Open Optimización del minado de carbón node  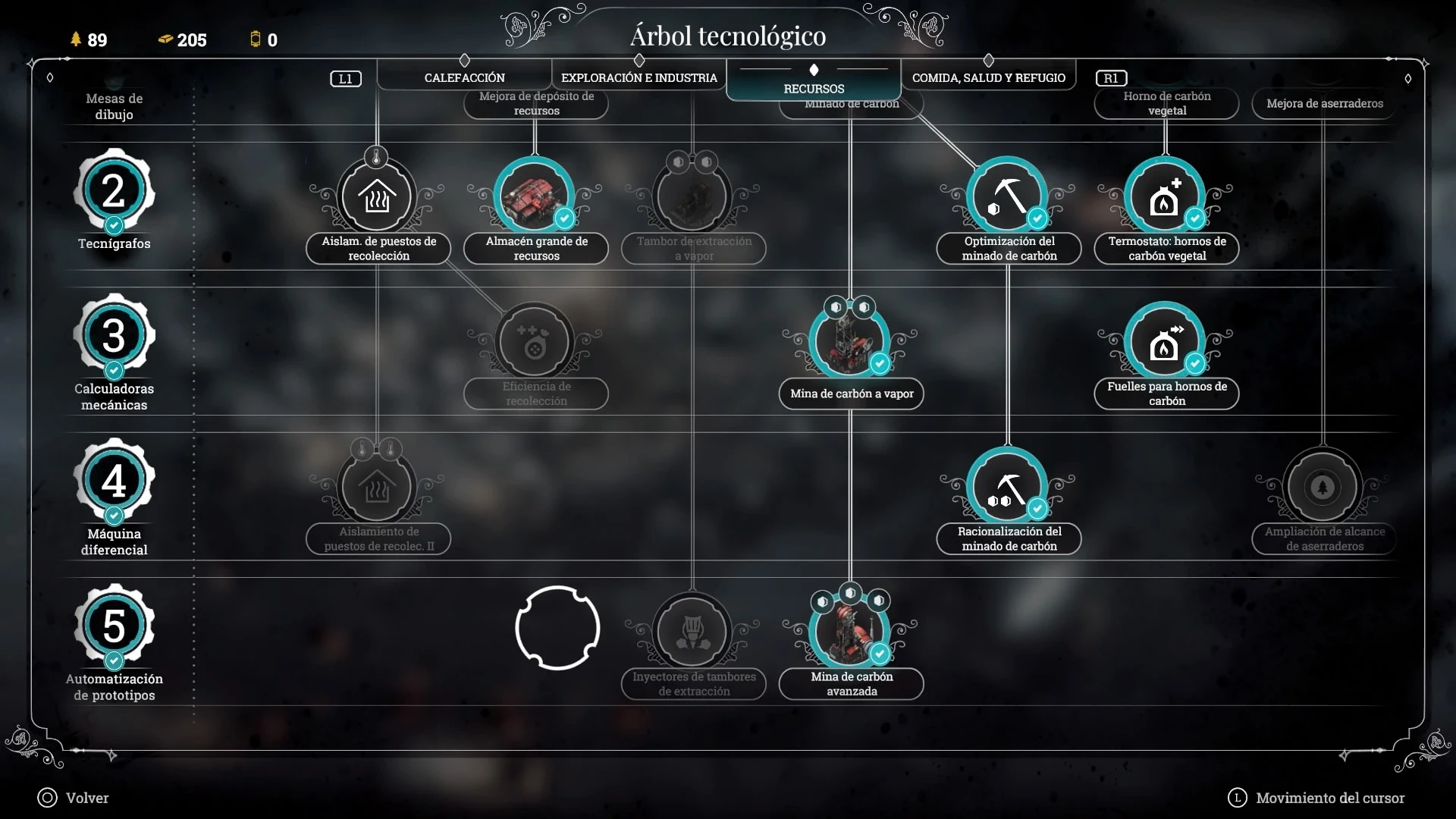pos(1008,197)
